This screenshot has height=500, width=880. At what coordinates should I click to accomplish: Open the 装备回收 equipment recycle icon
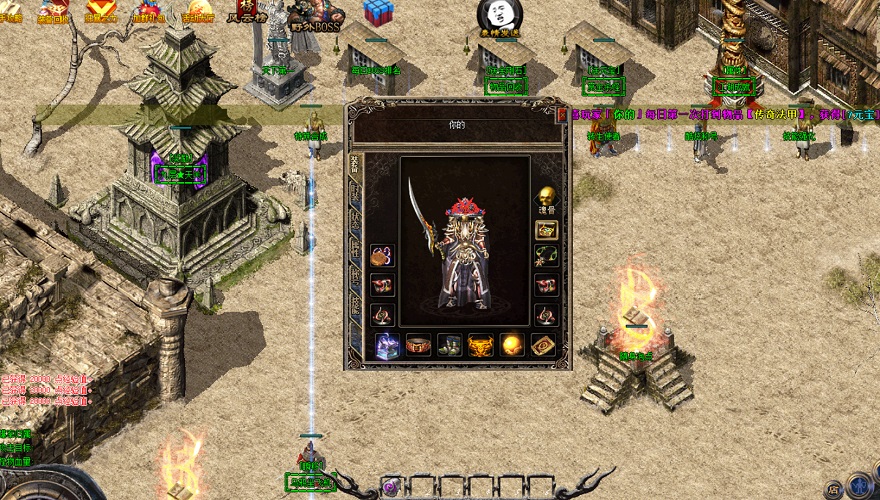[54, 11]
